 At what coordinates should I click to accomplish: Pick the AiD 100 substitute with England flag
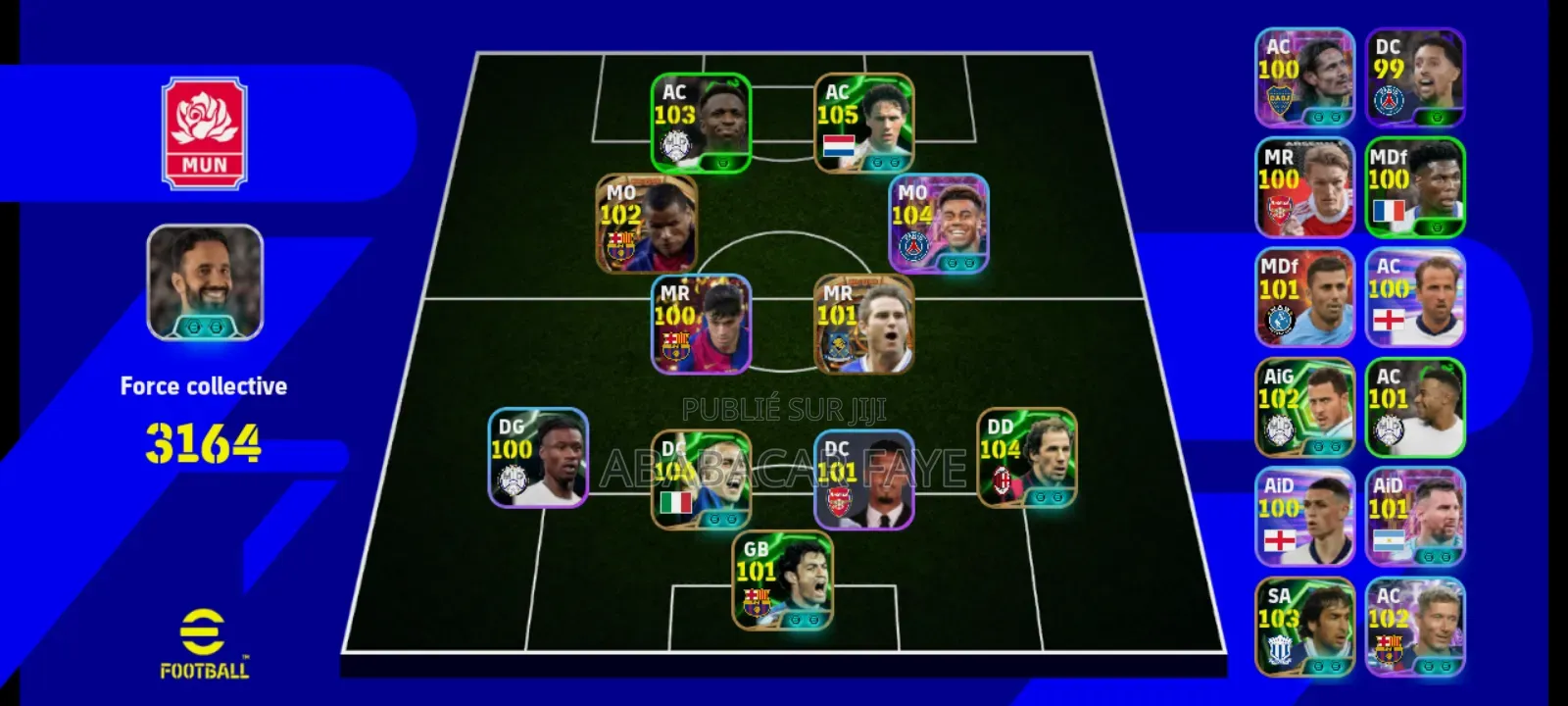click(1304, 517)
